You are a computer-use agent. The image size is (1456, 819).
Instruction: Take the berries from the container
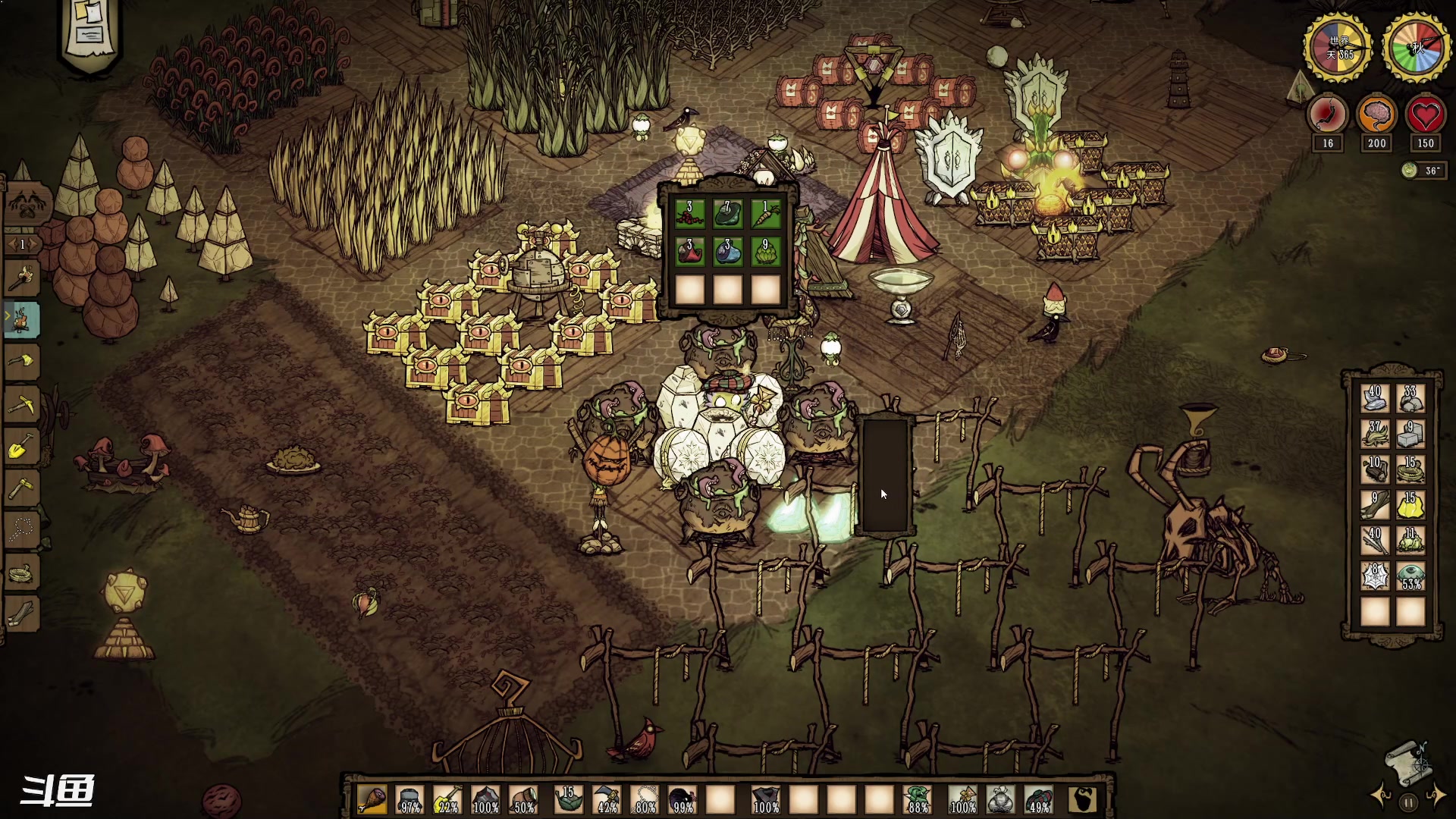[689, 213]
